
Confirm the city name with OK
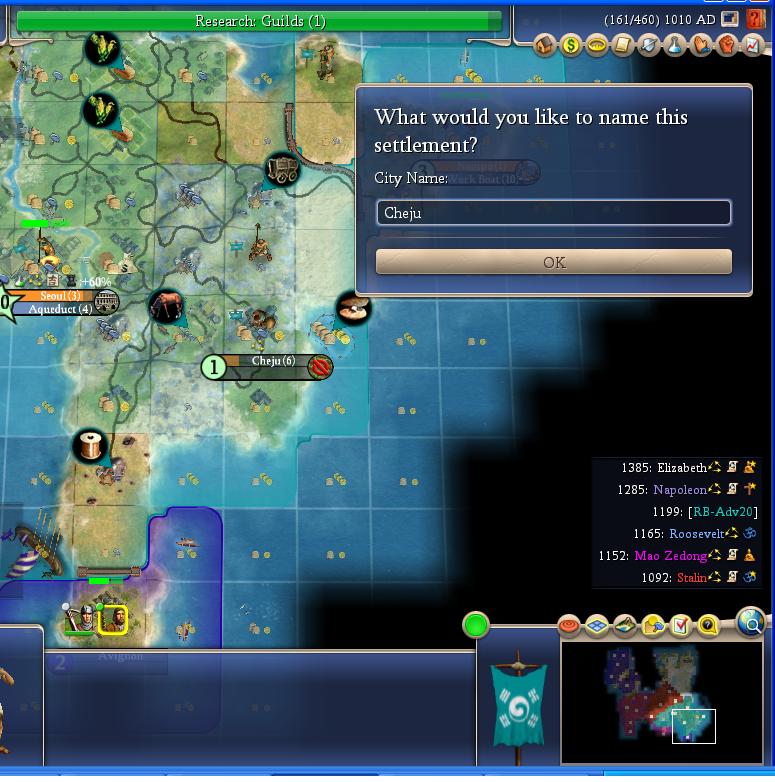click(x=553, y=262)
